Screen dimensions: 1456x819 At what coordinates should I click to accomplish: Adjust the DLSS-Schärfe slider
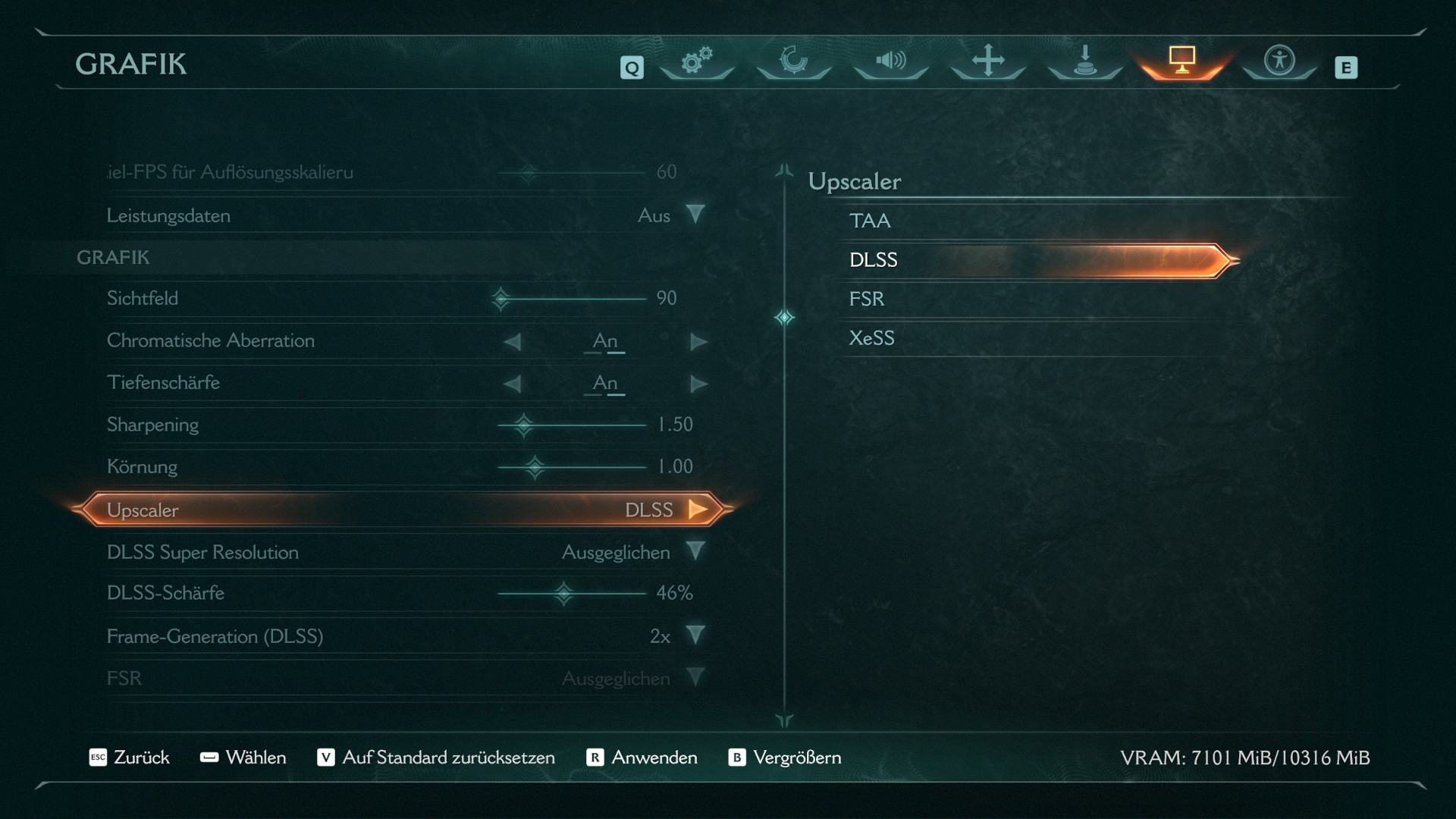[x=563, y=593]
